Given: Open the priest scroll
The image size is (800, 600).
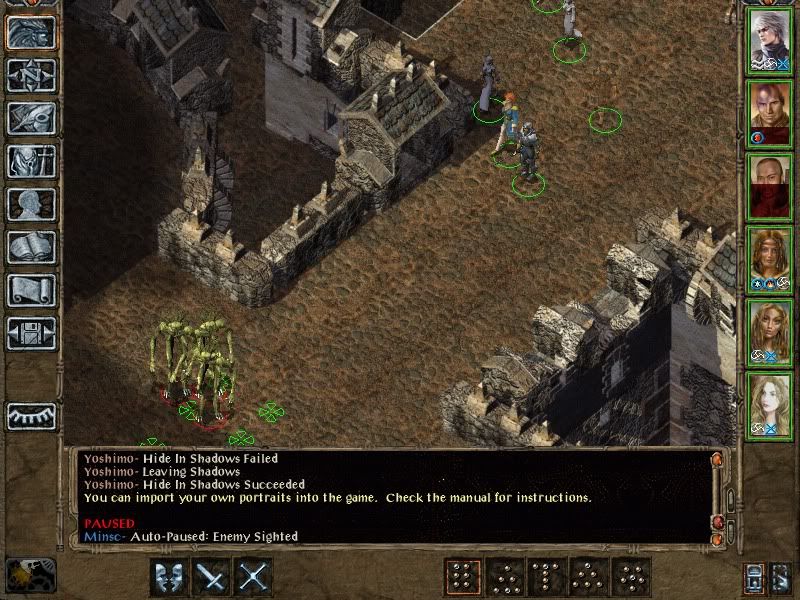Looking at the screenshot, I should coord(30,290).
